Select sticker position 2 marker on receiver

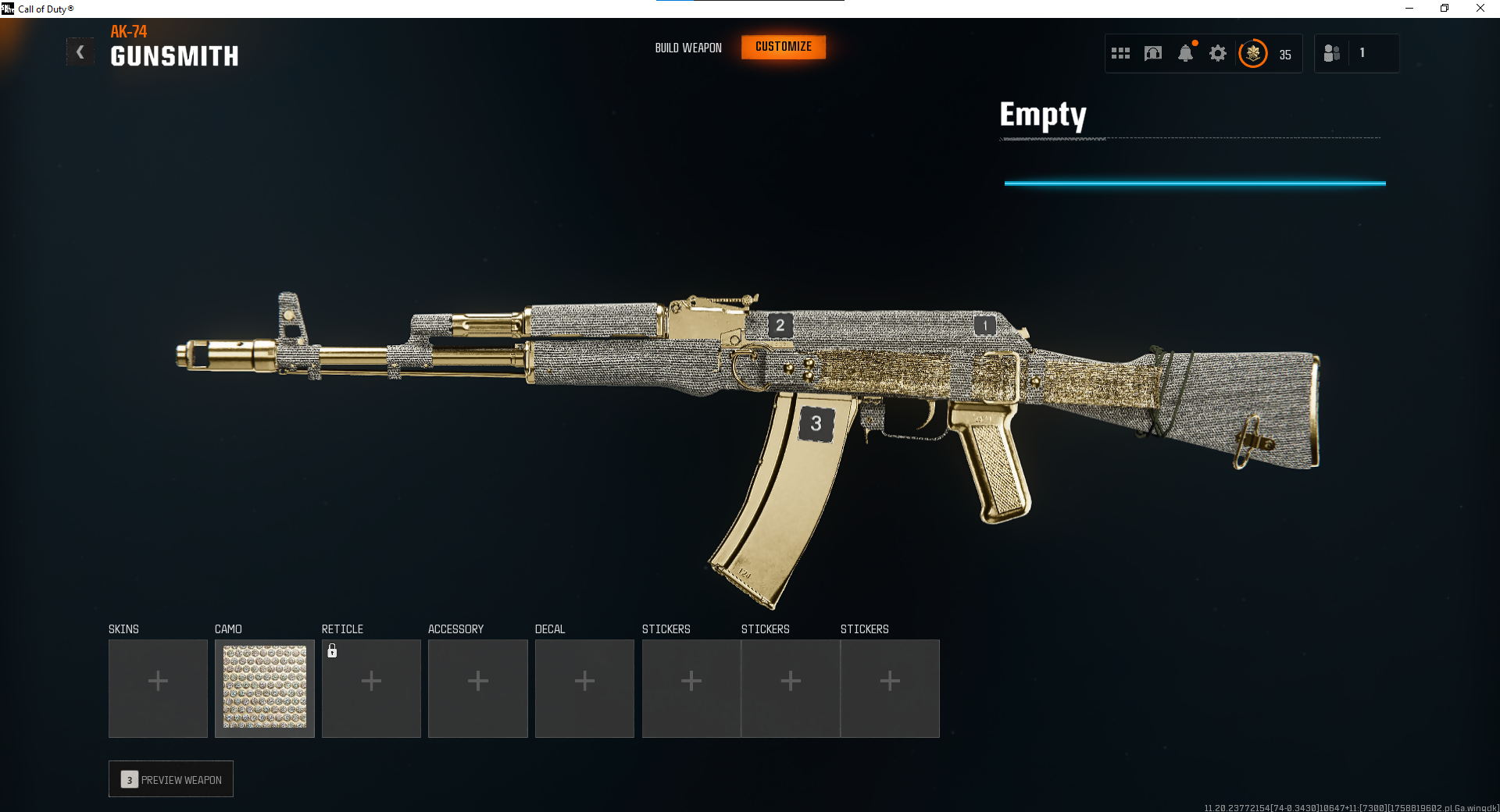(780, 326)
